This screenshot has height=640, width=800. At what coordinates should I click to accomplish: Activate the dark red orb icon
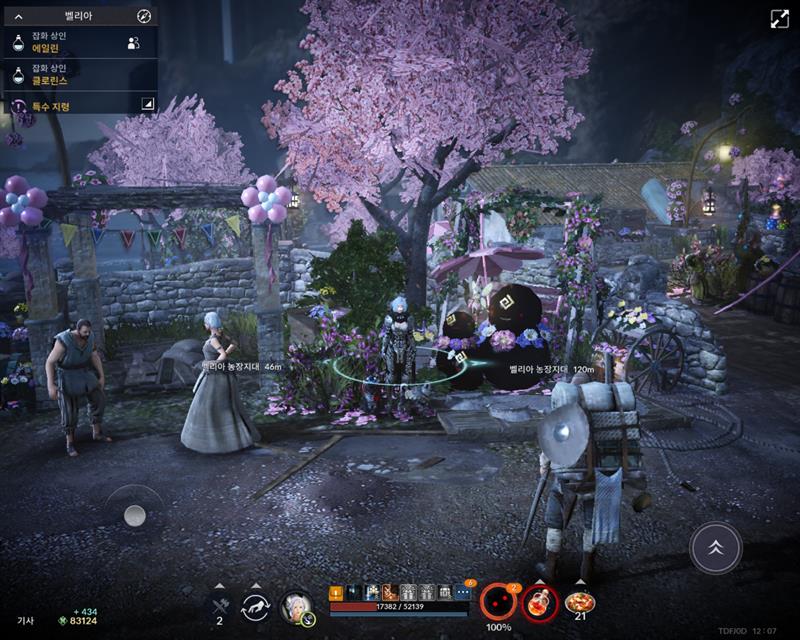pyautogui.click(x=497, y=602)
